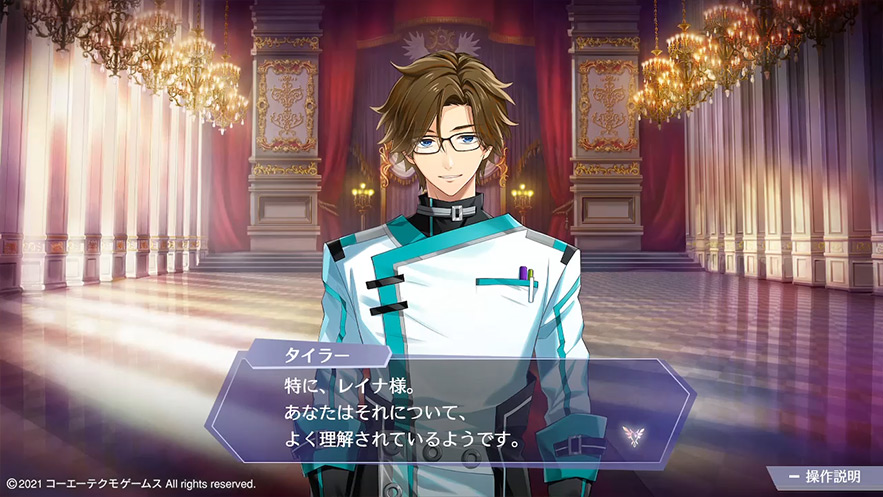The image size is (883, 497).
Task: Advance dialogue via the winged continue icon
Action: click(629, 433)
